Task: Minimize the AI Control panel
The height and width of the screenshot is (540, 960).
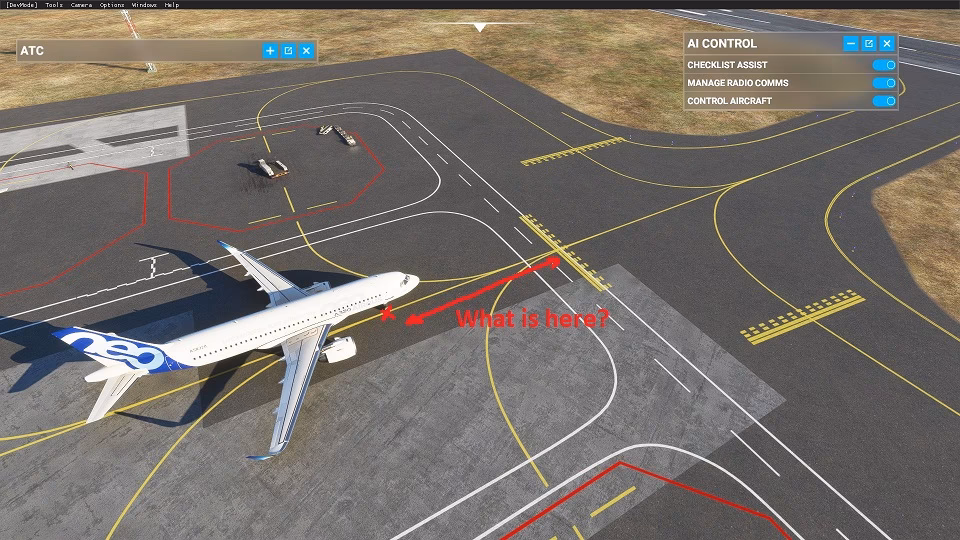Action: (x=850, y=44)
